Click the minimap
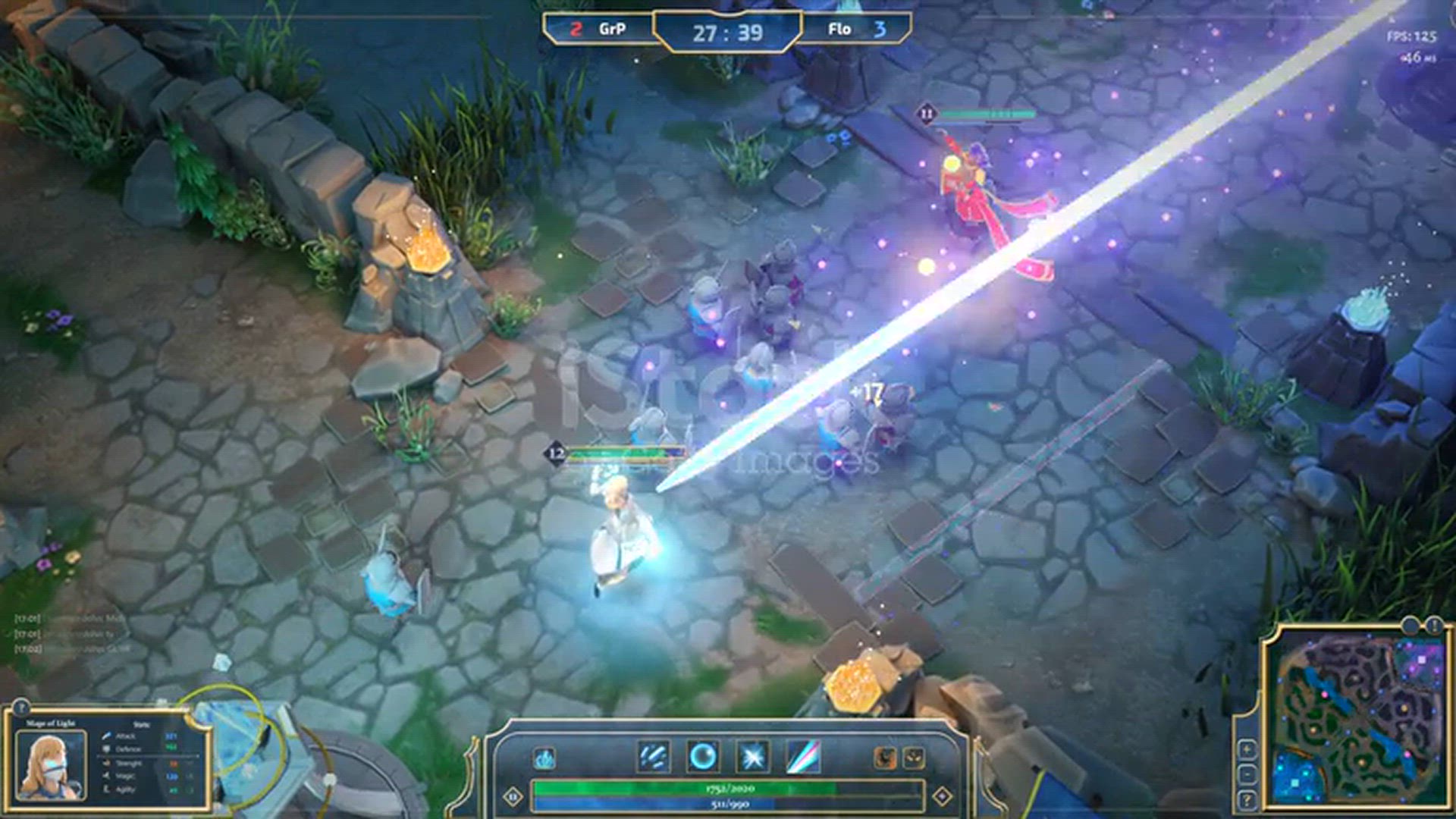 1357,720
